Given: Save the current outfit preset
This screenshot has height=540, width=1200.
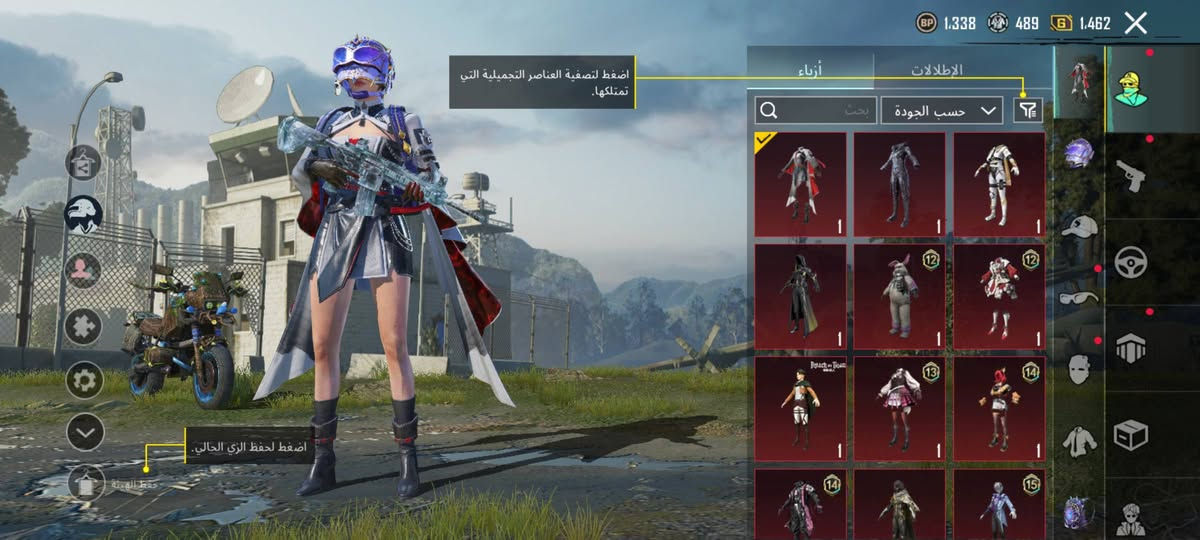Looking at the screenshot, I should pos(86,483).
